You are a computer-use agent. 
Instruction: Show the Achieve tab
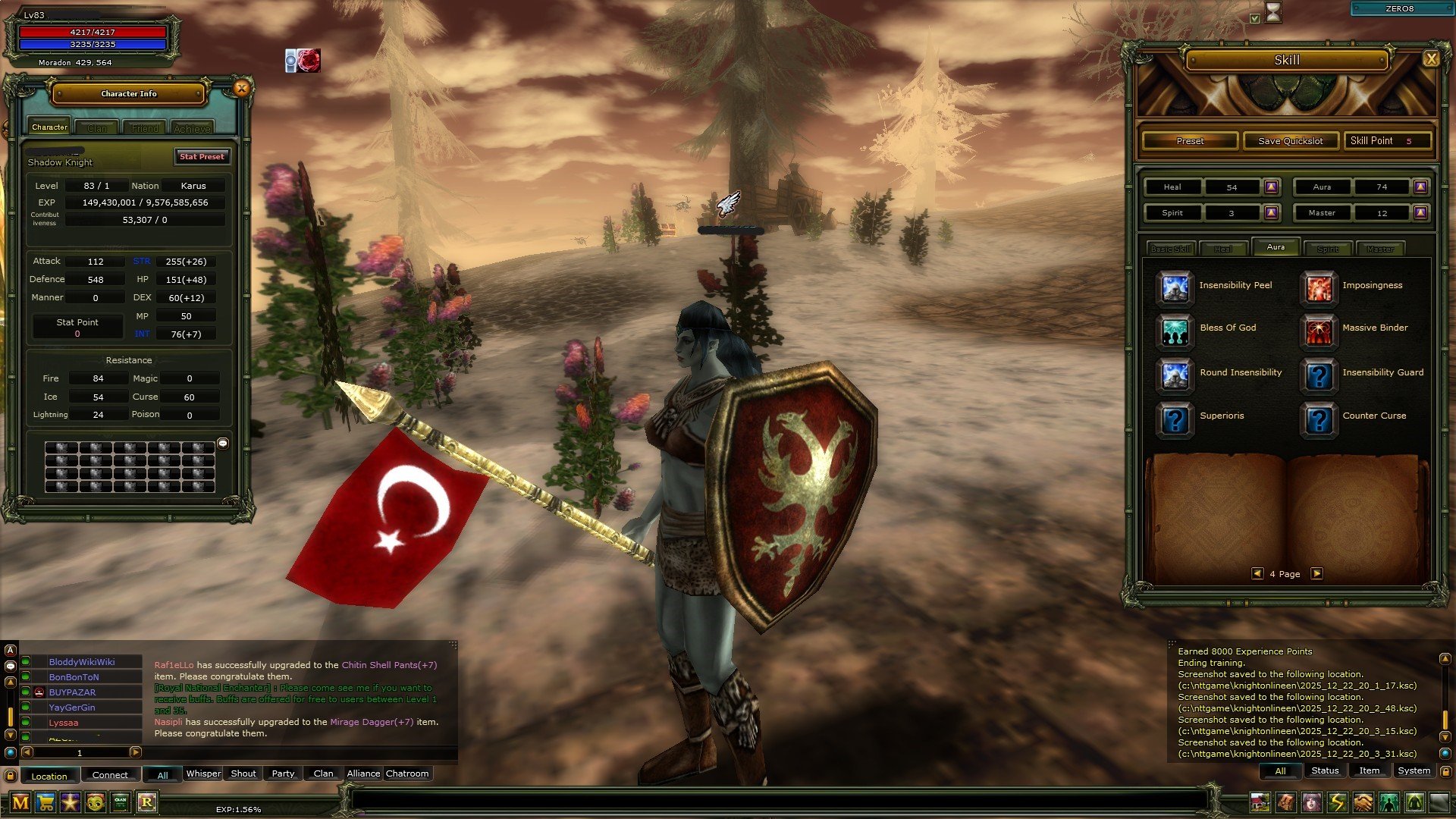tap(192, 128)
